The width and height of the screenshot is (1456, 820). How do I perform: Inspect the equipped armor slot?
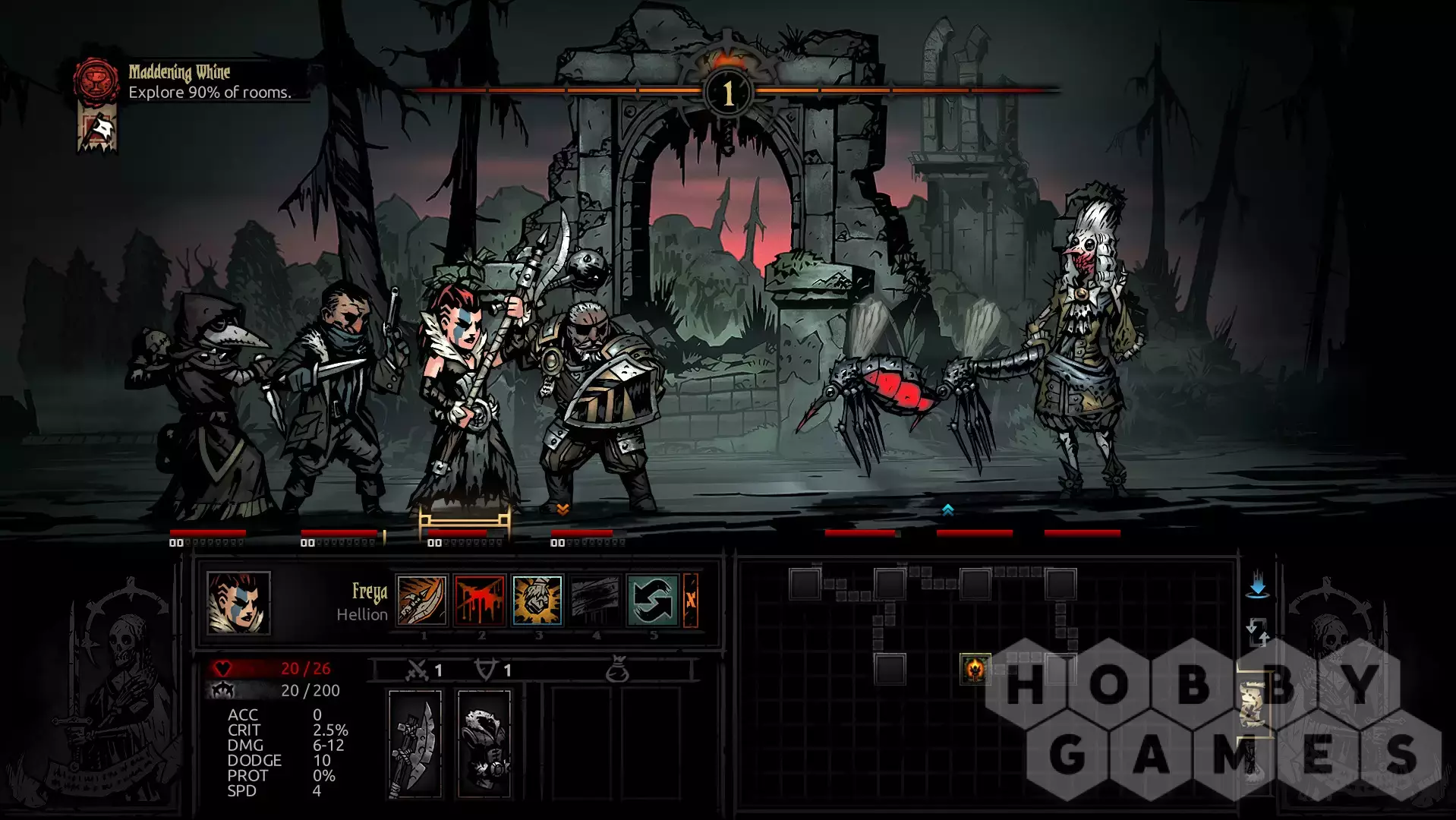click(x=484, y=744)
